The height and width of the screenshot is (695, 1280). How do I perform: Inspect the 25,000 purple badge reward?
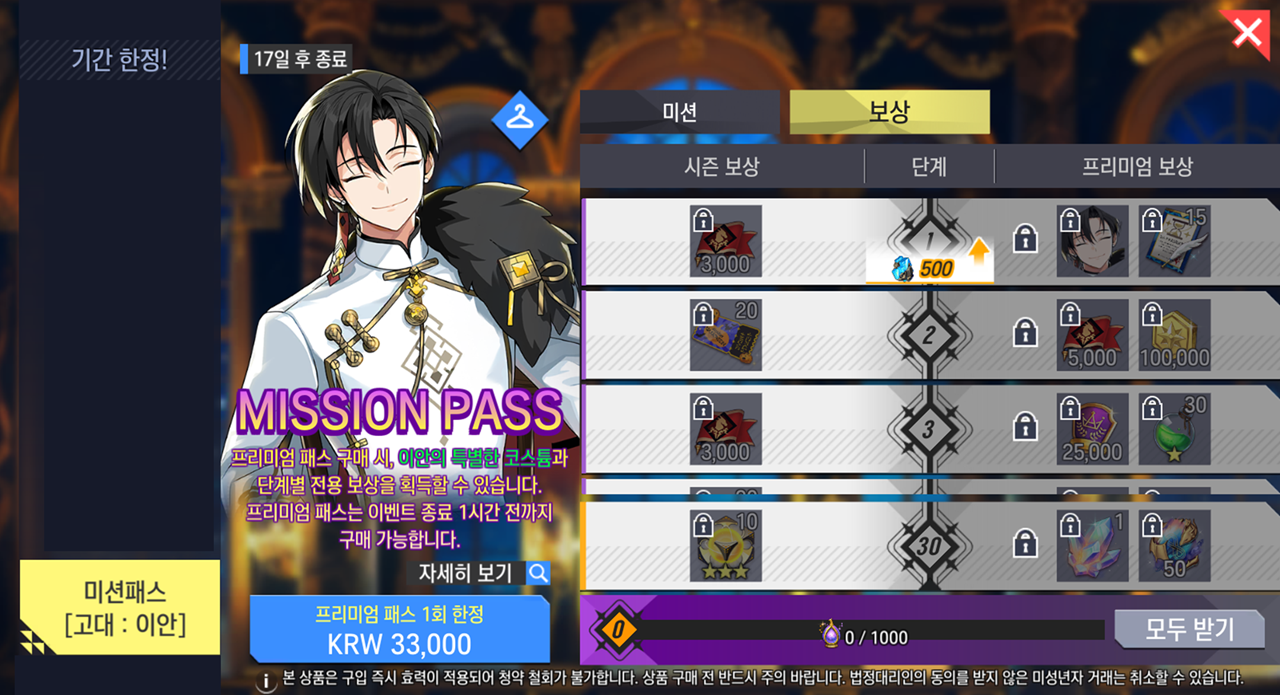point(1092,429)
